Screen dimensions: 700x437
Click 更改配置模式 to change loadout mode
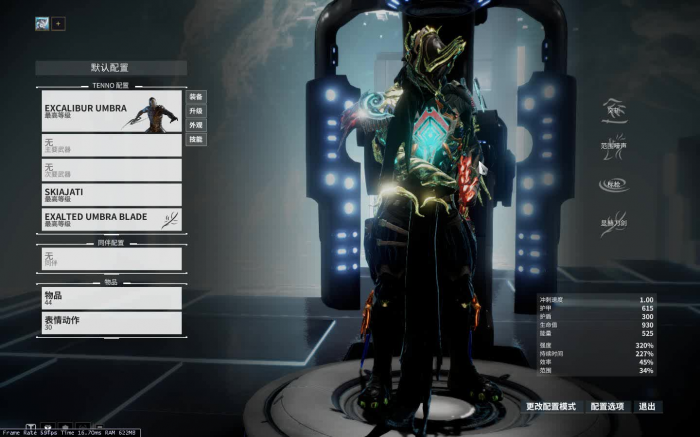point(551,407)
